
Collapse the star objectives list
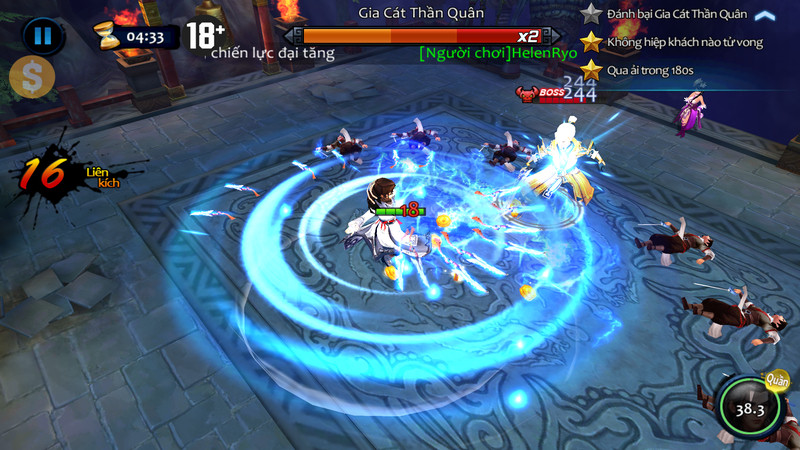point(765,15)
